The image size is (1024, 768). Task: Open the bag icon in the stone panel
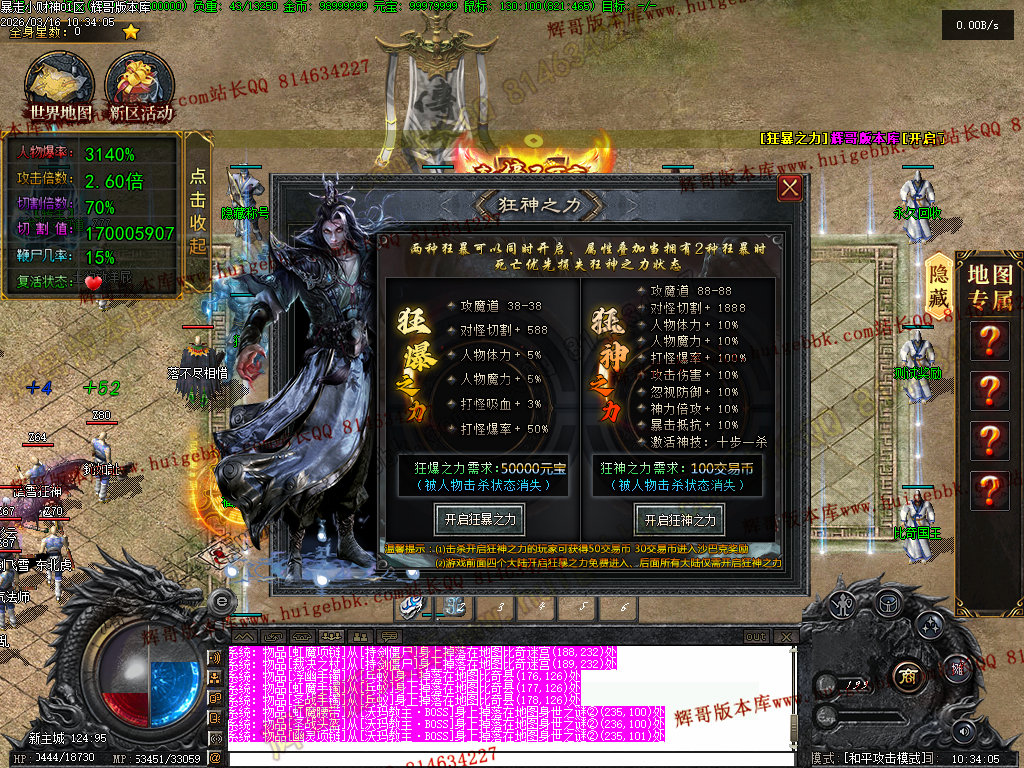887,602
